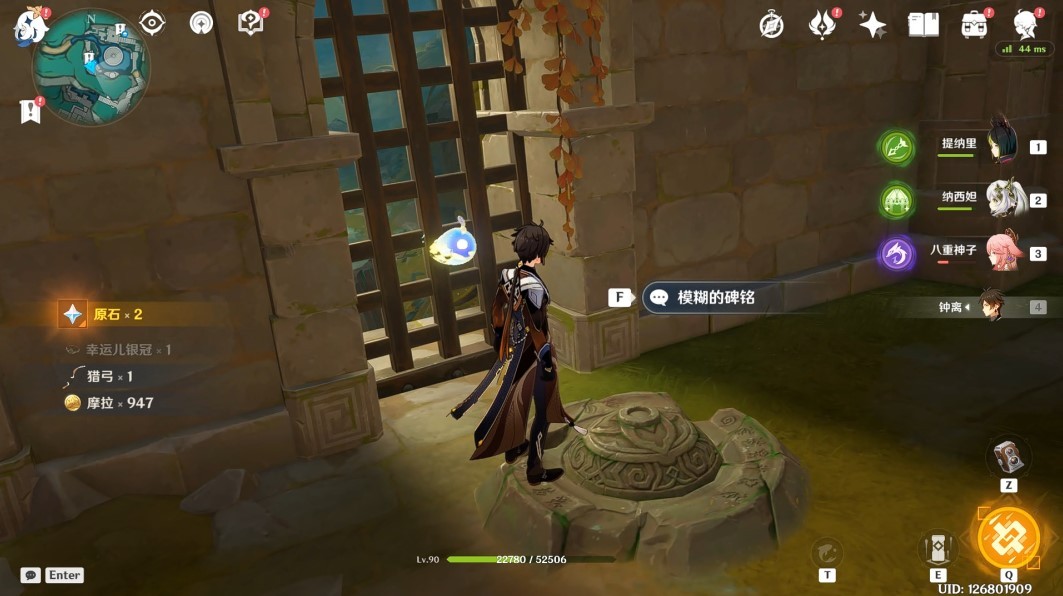Activate the glowing orange Elemental Burst
This screenshot has height=596, width=1063.
(1008, 537)
